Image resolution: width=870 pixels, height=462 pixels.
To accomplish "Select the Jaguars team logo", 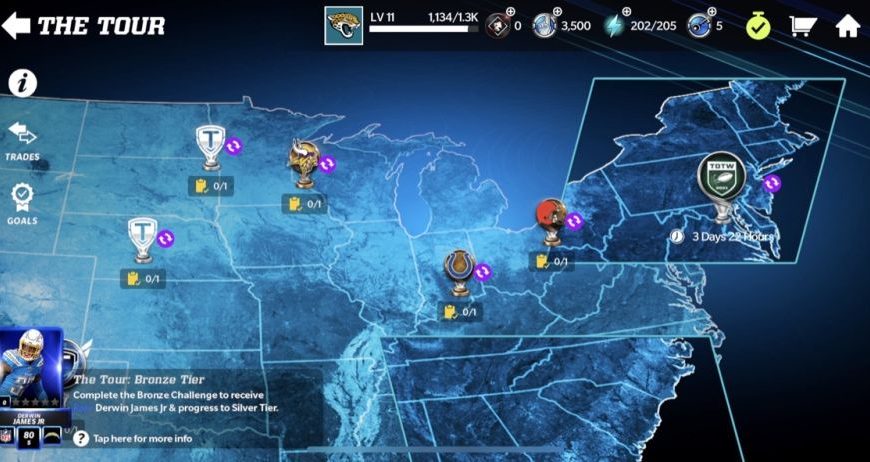I will click(x=343, y=25).
